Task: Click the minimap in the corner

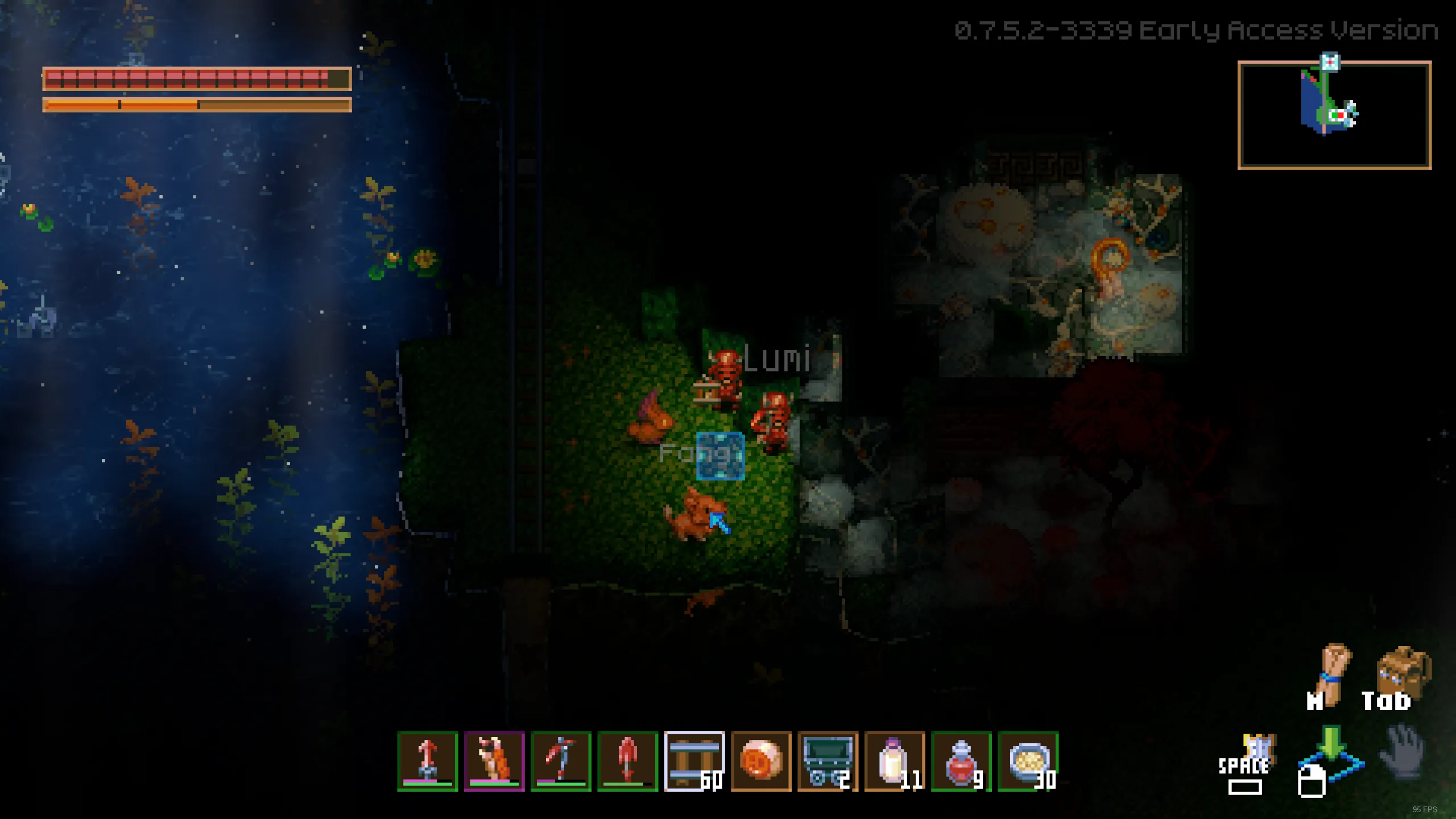Action: pyautogui.click(x=1334, y=115)
